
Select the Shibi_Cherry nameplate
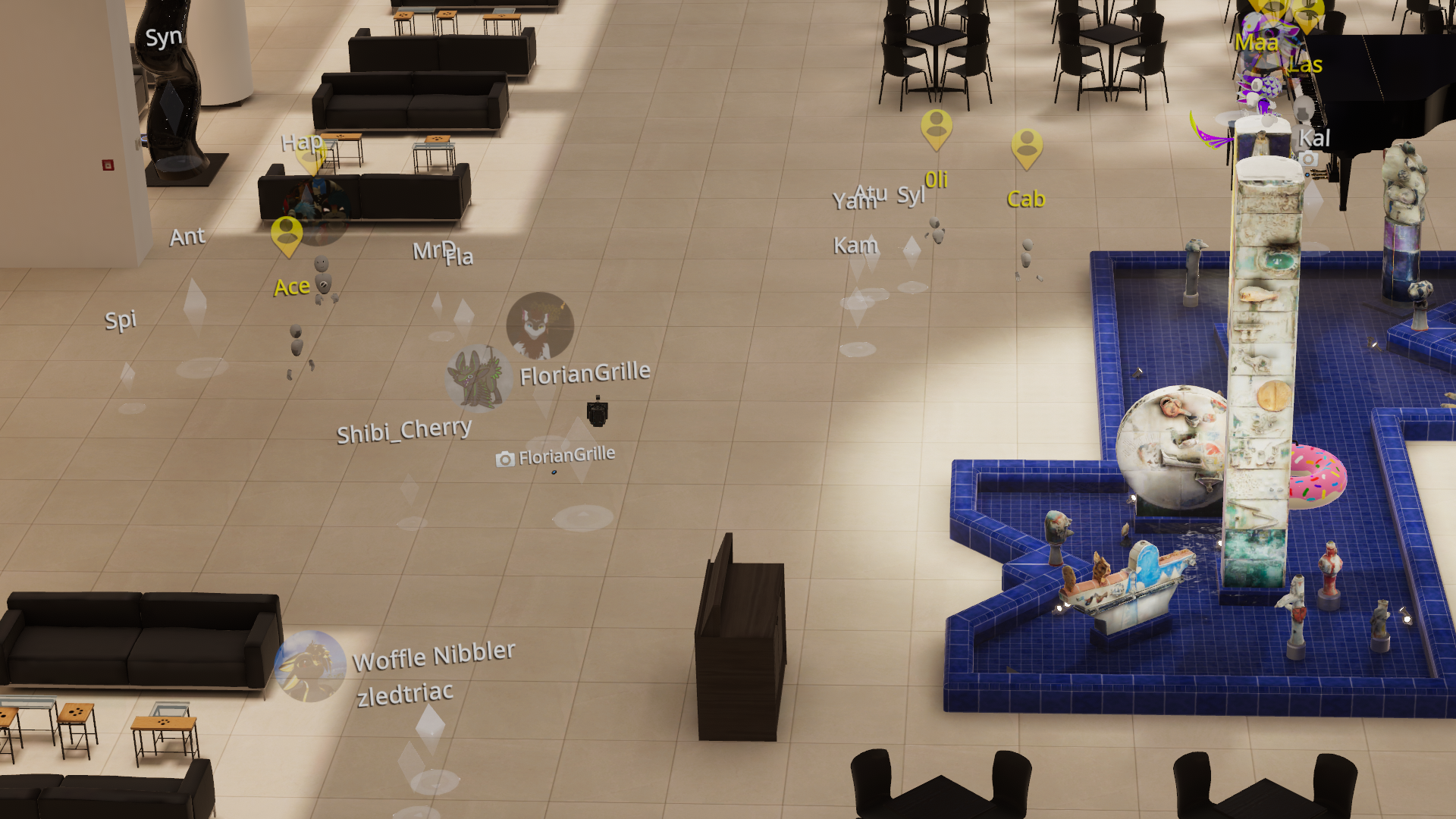[403, 431]
